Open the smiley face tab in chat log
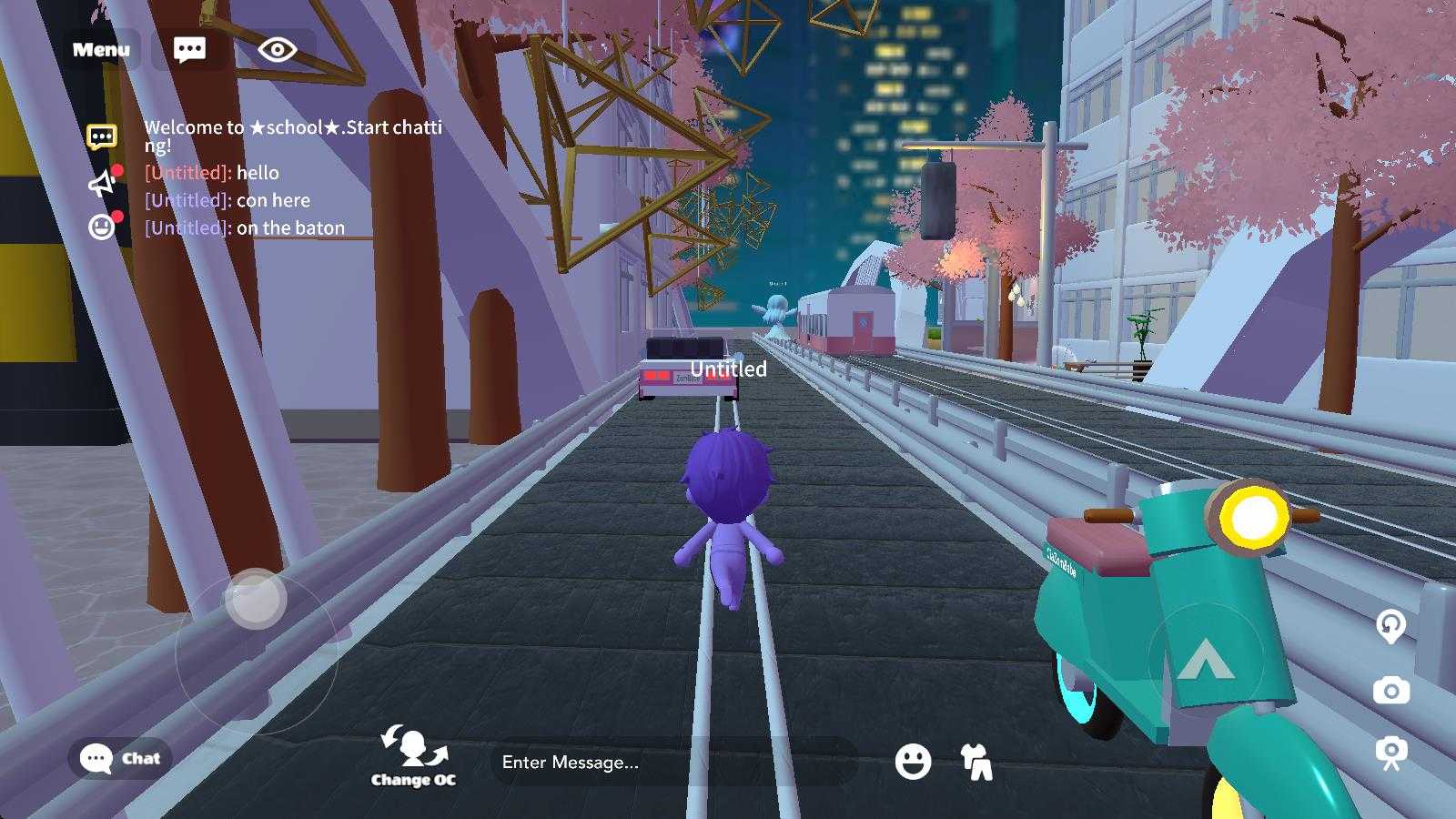This screenshot has height=819, width=1456. 102,227
